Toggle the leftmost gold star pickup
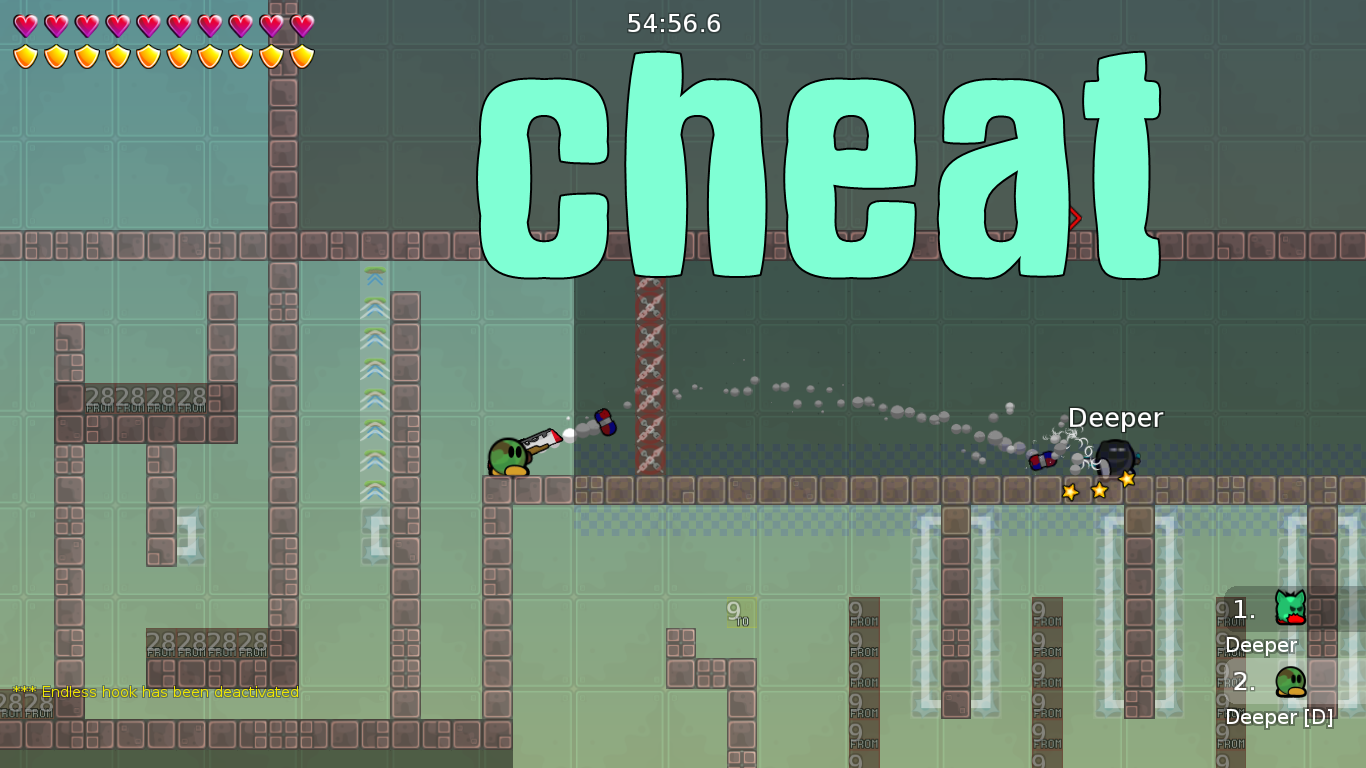Viewport: 1366px width, 768px height. [x=1068, y=491]
